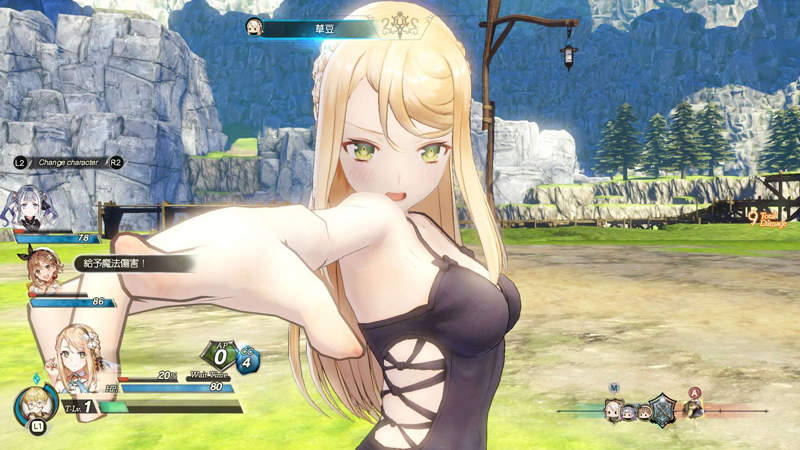The image size is (800, 450).
Task: Click the crossed-swords shield on the turn timeline
Action: coord(662,408)
